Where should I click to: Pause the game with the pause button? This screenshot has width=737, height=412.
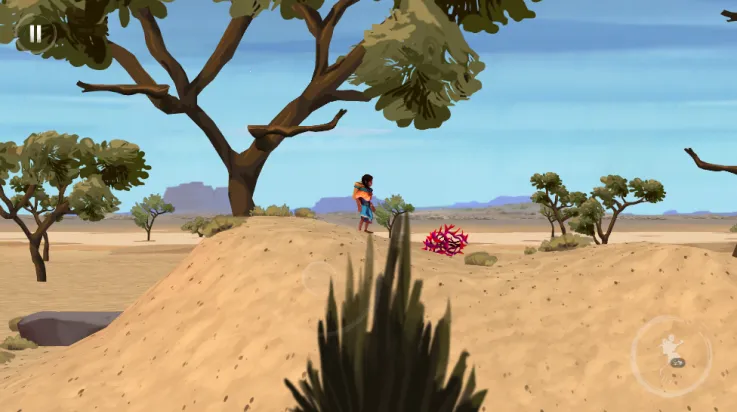coord(36,33)
